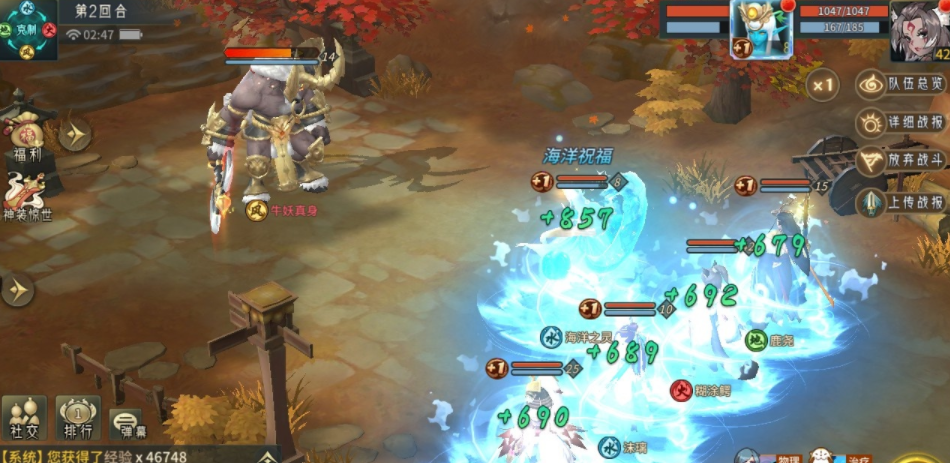View the 详细战报 detailed battle report
Image resolution: width=950 pixels, height=463 pixels.
(902, 124)
